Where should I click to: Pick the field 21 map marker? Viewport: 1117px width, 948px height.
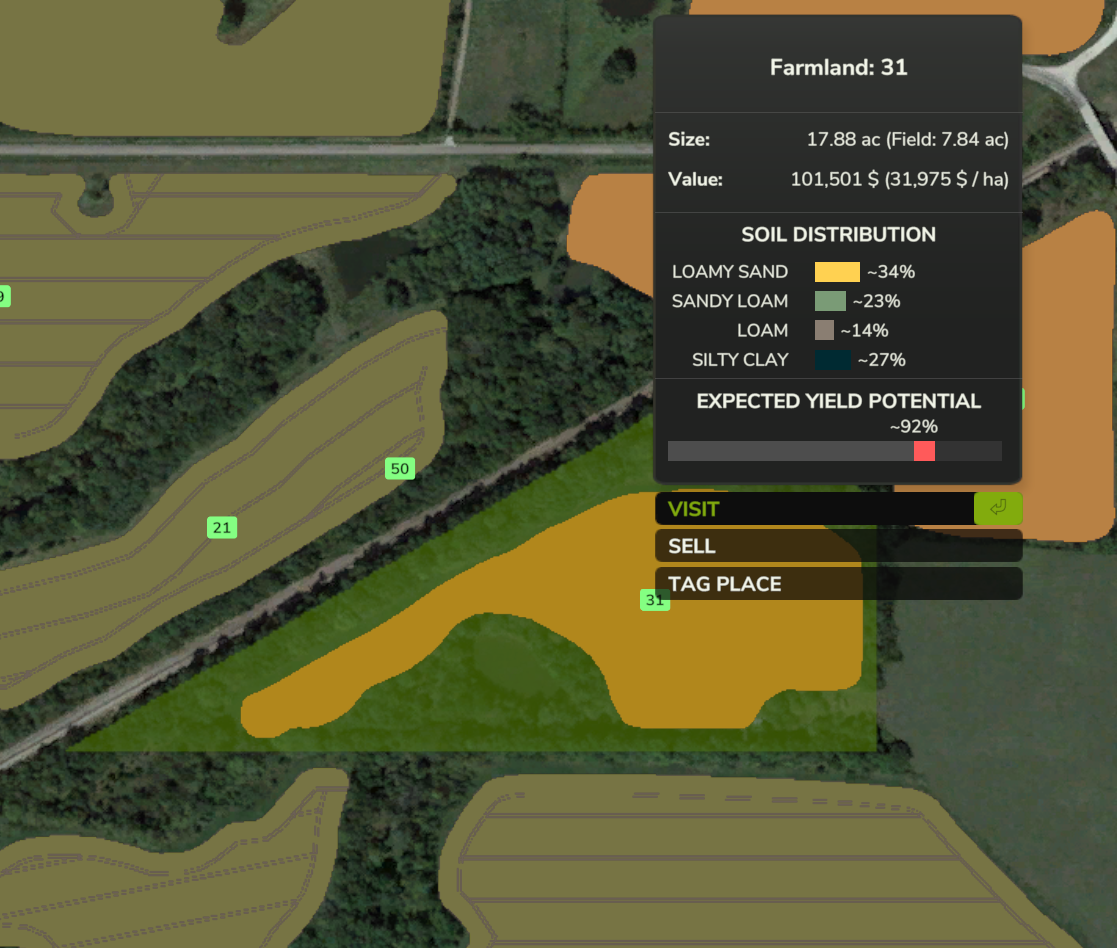click(x=222, y=527)
